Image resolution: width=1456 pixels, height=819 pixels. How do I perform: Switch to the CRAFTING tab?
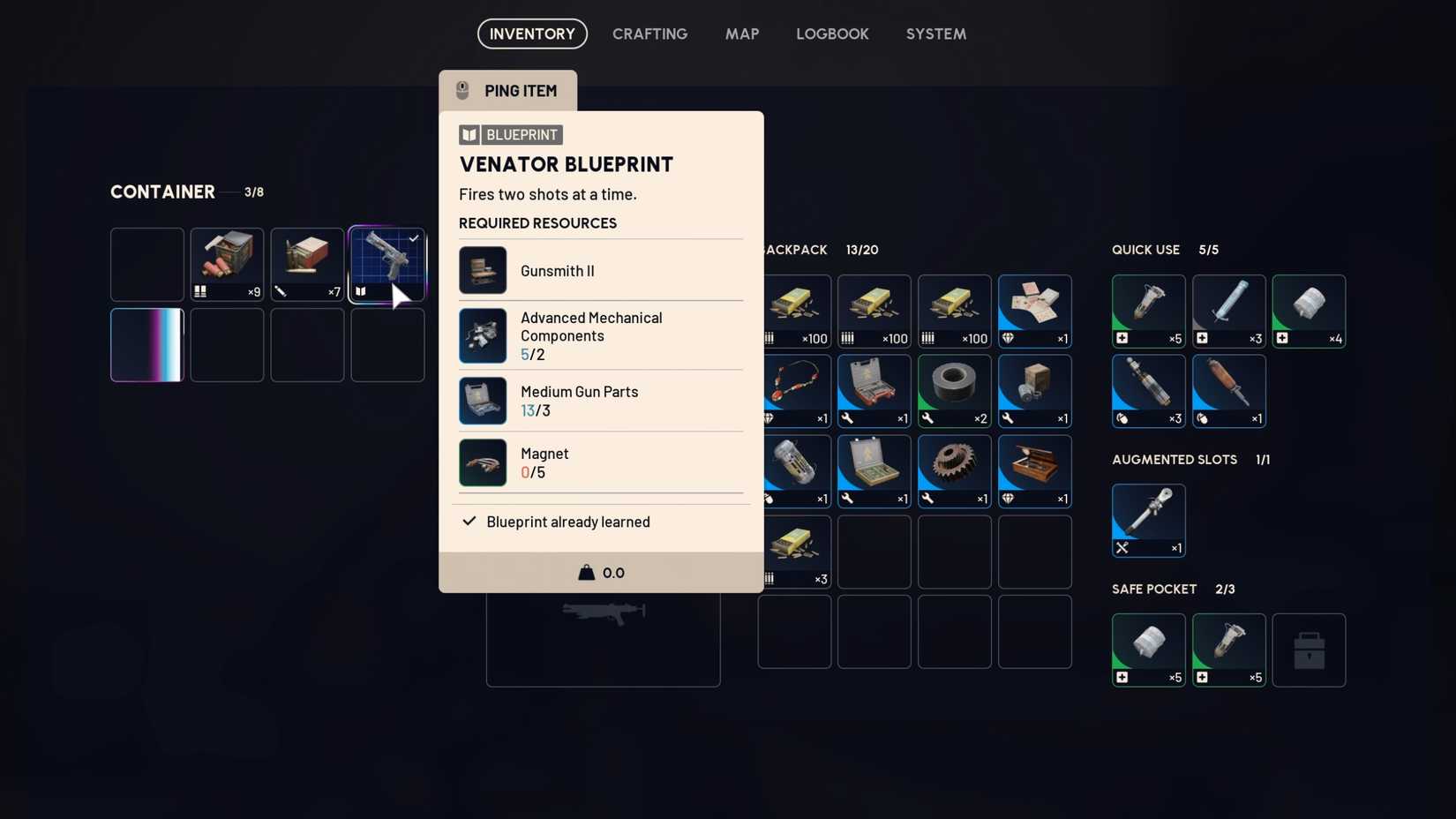(x=649, y=34)
